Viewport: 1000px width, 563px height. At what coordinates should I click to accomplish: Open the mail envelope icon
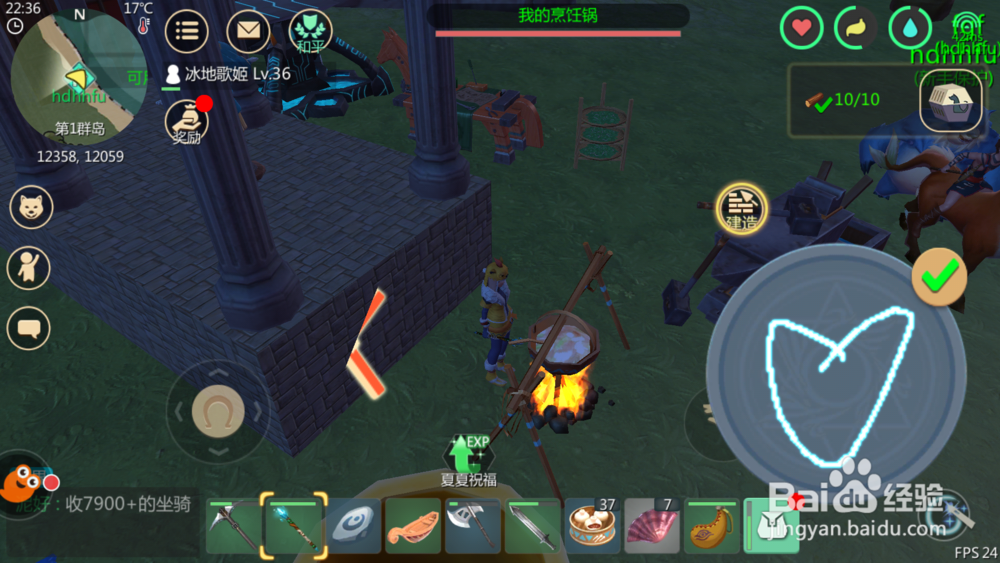coord(248,30)
